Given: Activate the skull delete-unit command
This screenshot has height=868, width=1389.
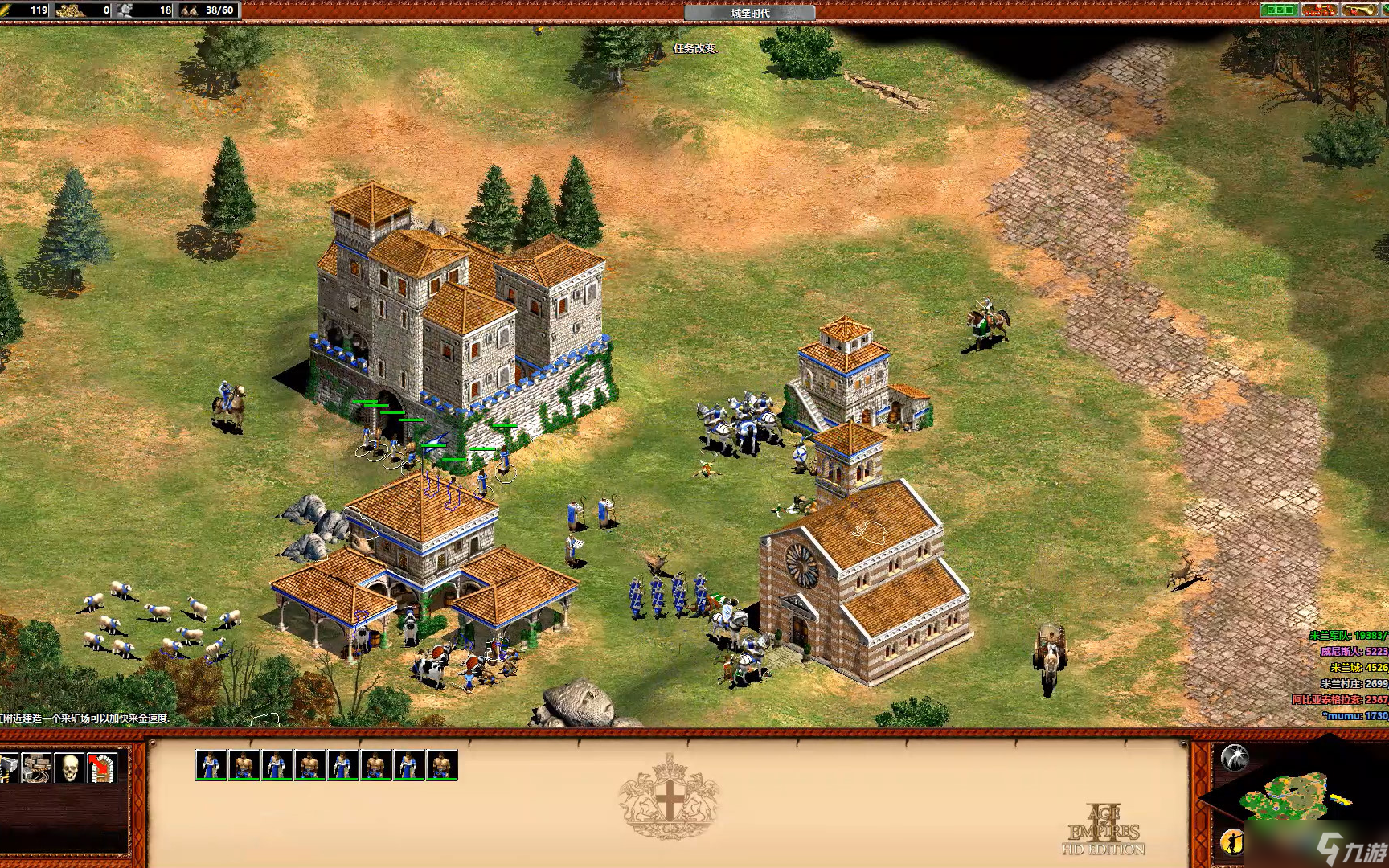Looking at the screenshot, I should (x=69, y=768).
